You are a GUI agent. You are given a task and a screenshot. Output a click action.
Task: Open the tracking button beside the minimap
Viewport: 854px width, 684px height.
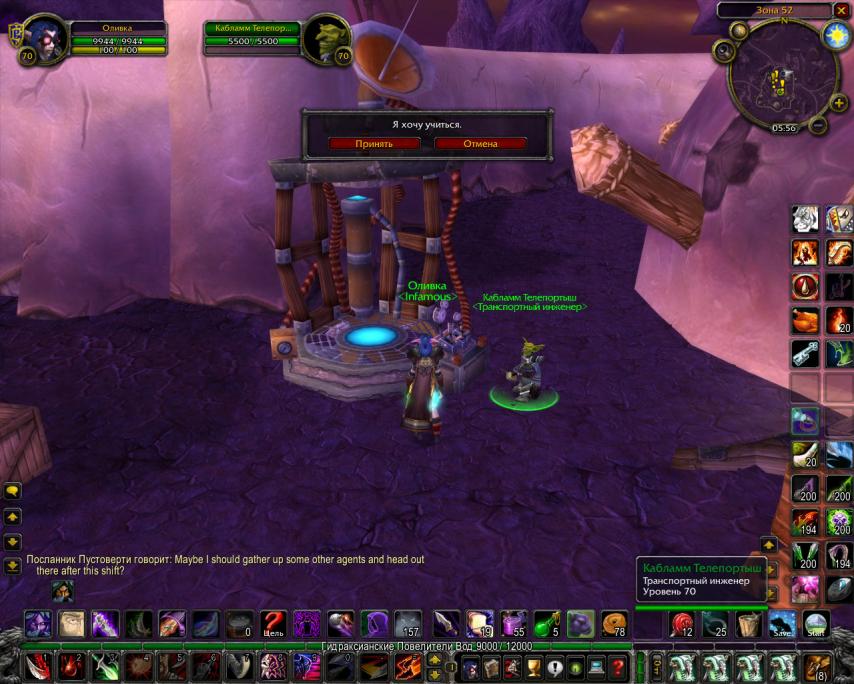[x=724, y=50]
